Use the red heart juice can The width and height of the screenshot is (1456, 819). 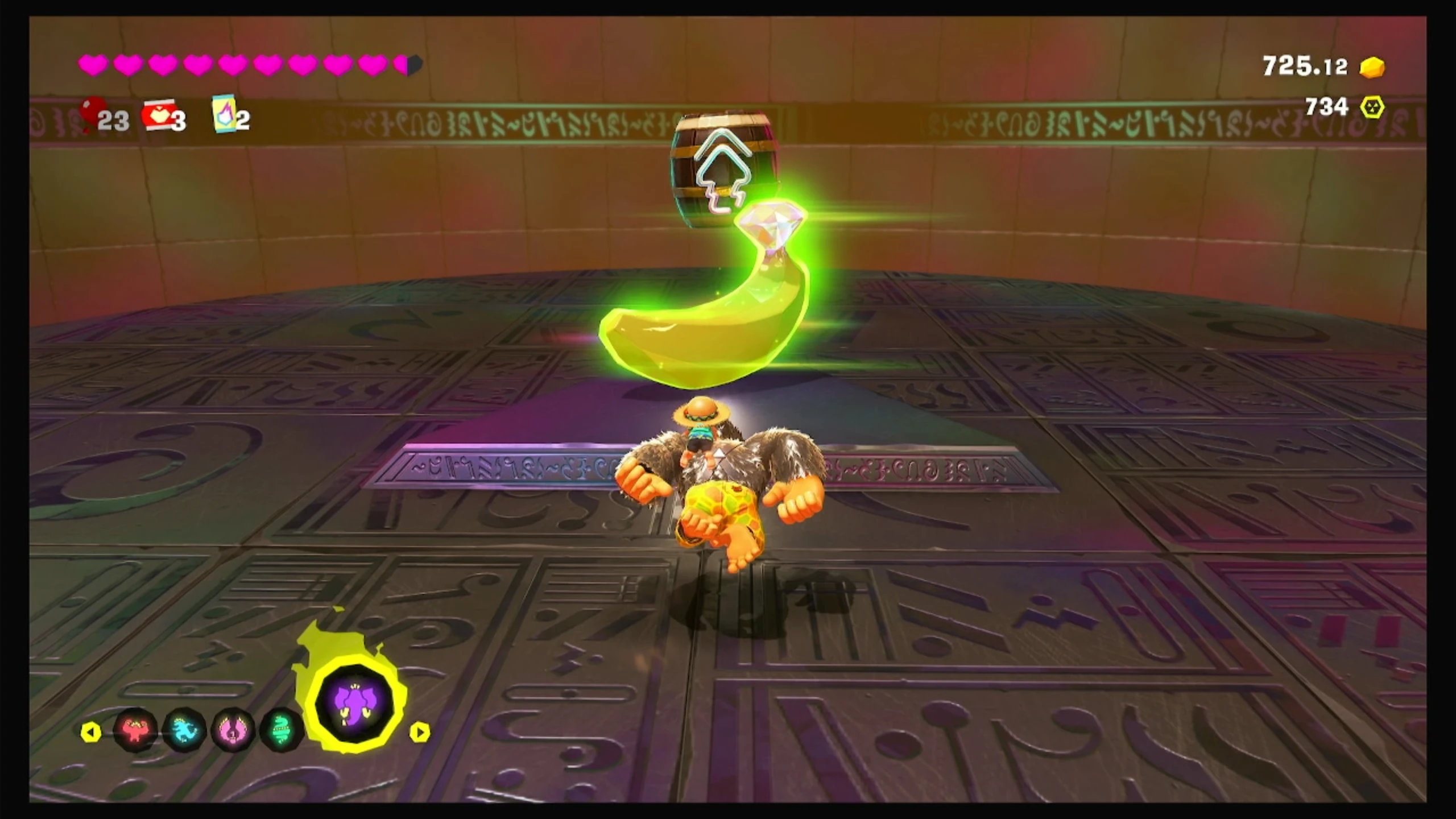158,115
